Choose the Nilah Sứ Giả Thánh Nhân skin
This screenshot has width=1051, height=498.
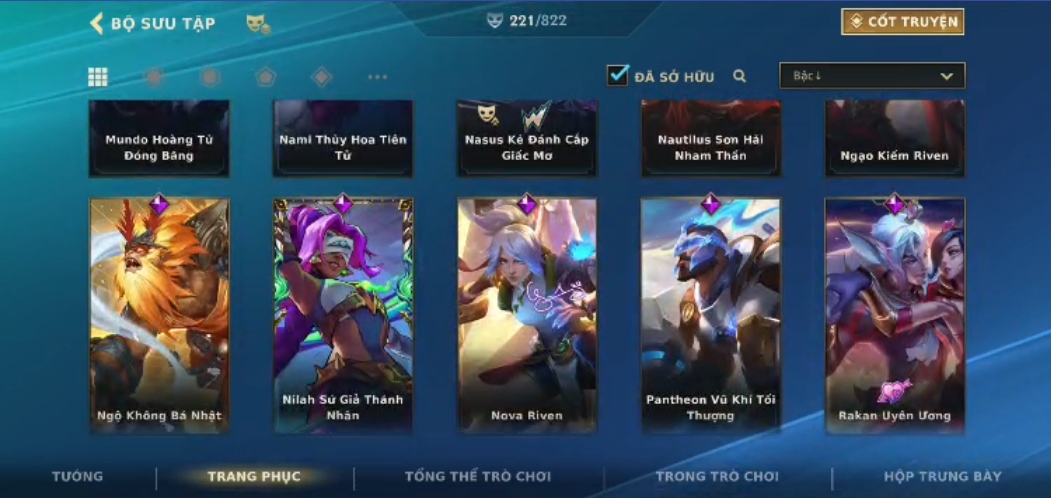tap(343, 315)
